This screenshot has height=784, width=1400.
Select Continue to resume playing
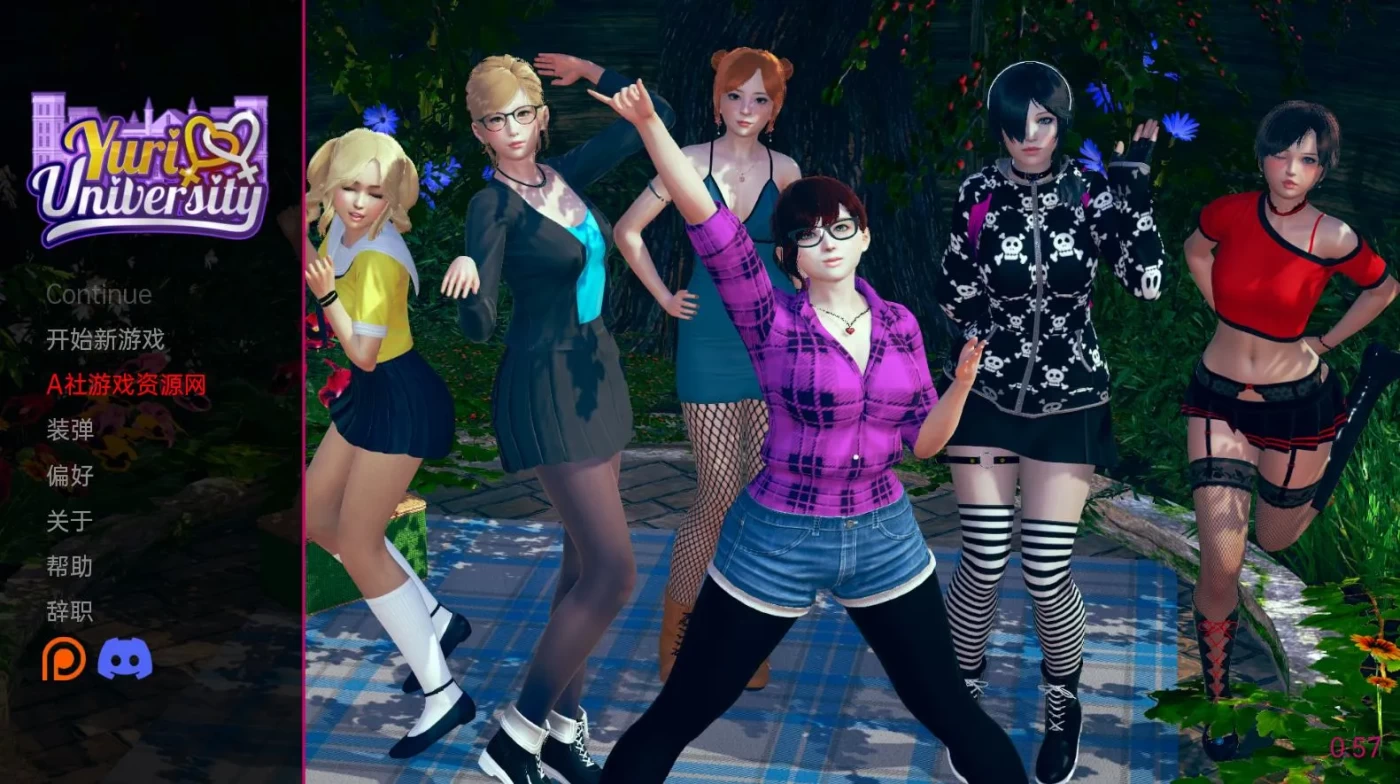[98, 294]
